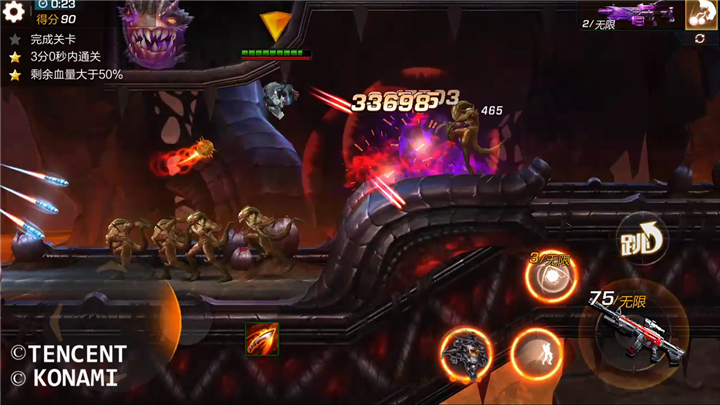Image resolution: width=720 pixels, height=405 pixels.
Task: Switch to the purple secondary weapon
Action: click(632, 15)
